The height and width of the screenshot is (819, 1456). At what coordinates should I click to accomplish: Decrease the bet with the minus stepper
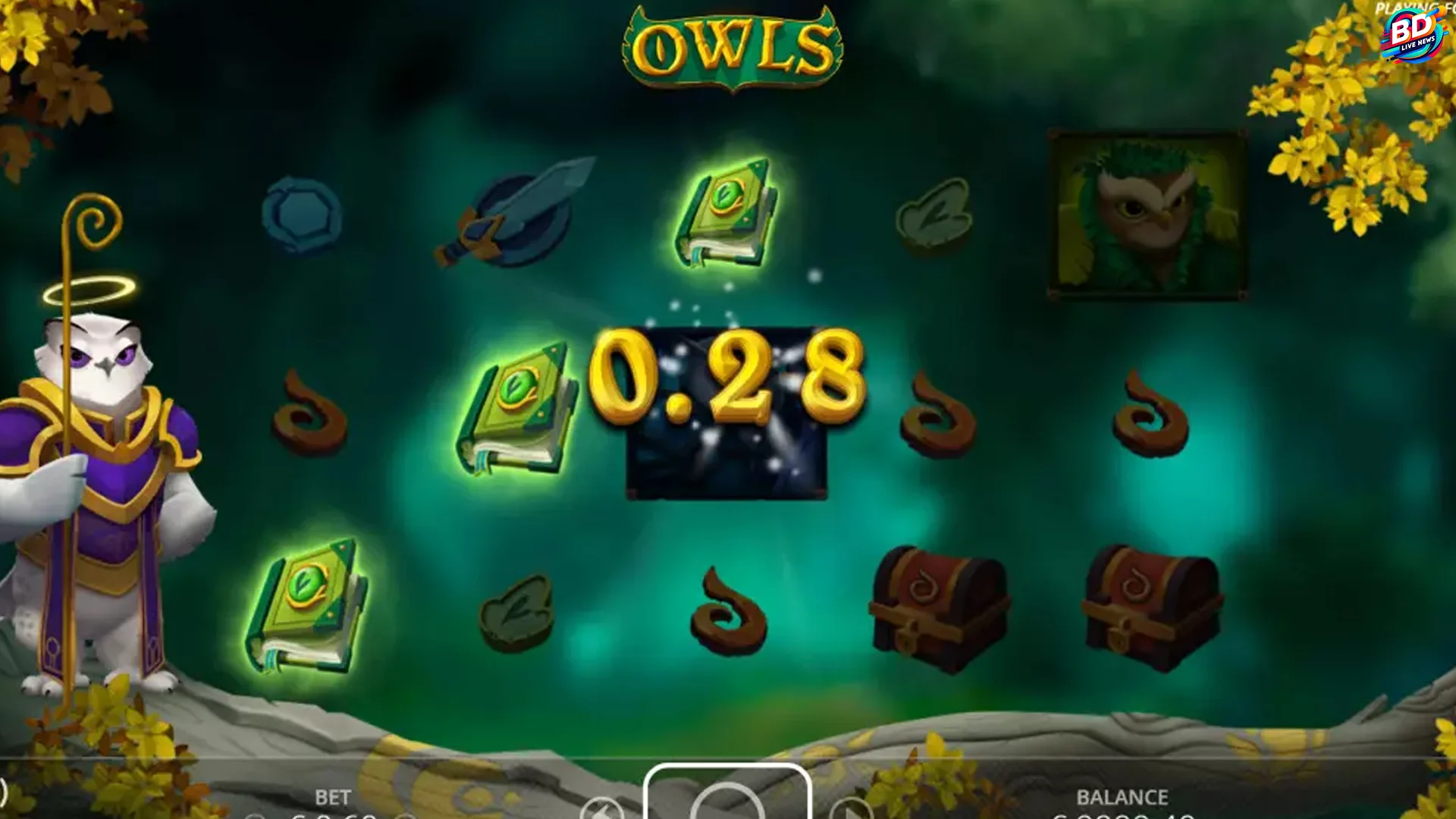point(254,816)
